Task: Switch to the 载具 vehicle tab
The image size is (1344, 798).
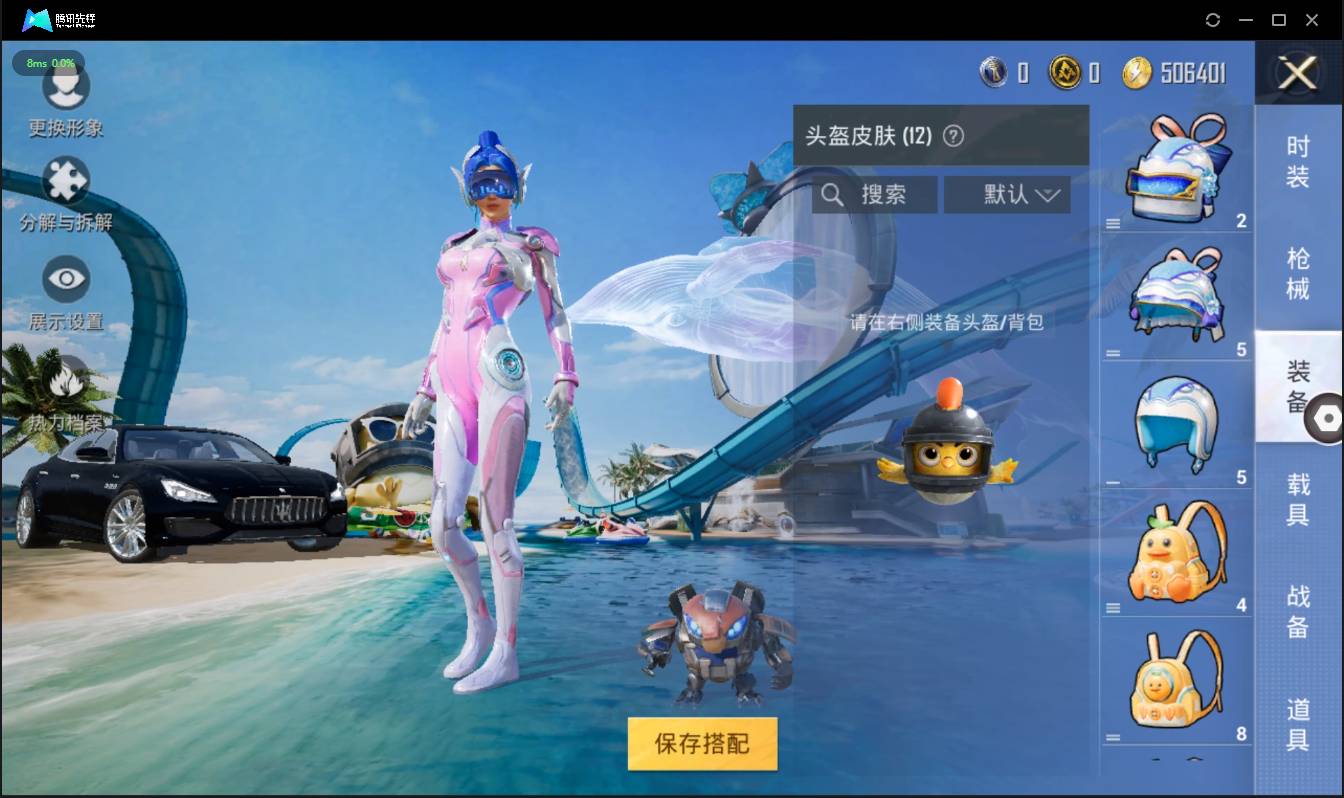Action: 1297,500
